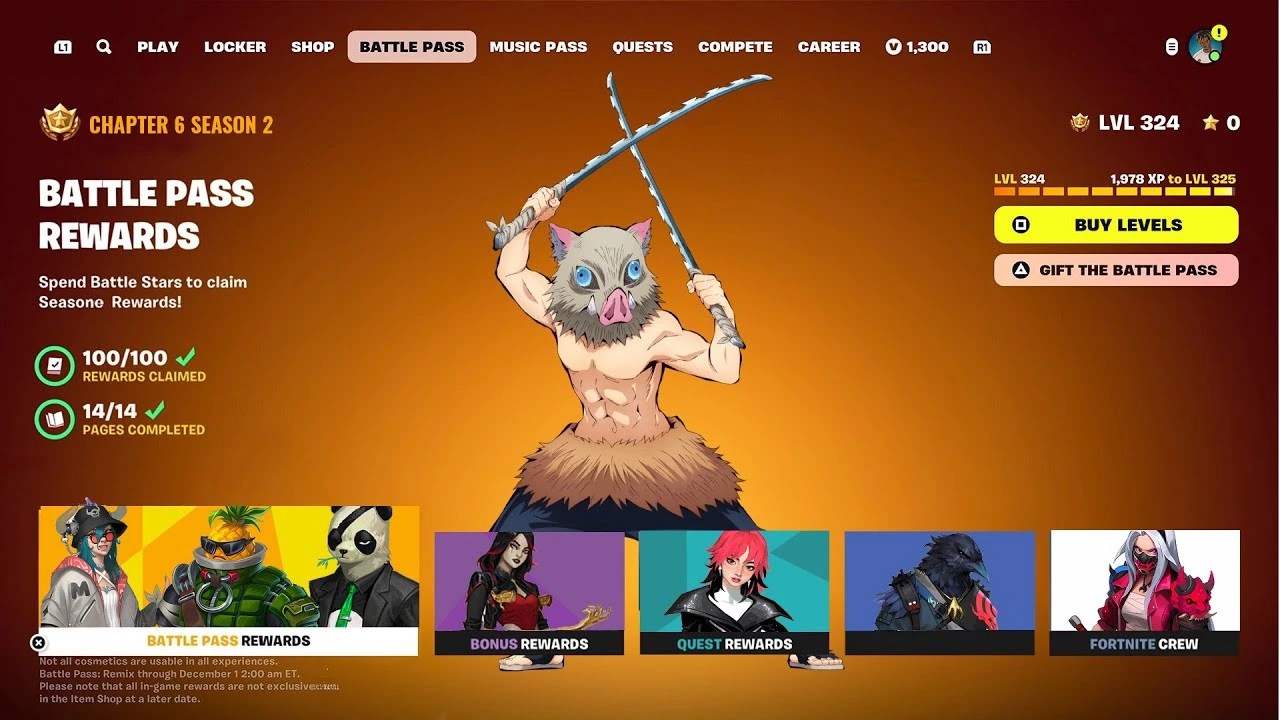Dismiss the cosmetics disclaimer notice

tap(38, 643)
